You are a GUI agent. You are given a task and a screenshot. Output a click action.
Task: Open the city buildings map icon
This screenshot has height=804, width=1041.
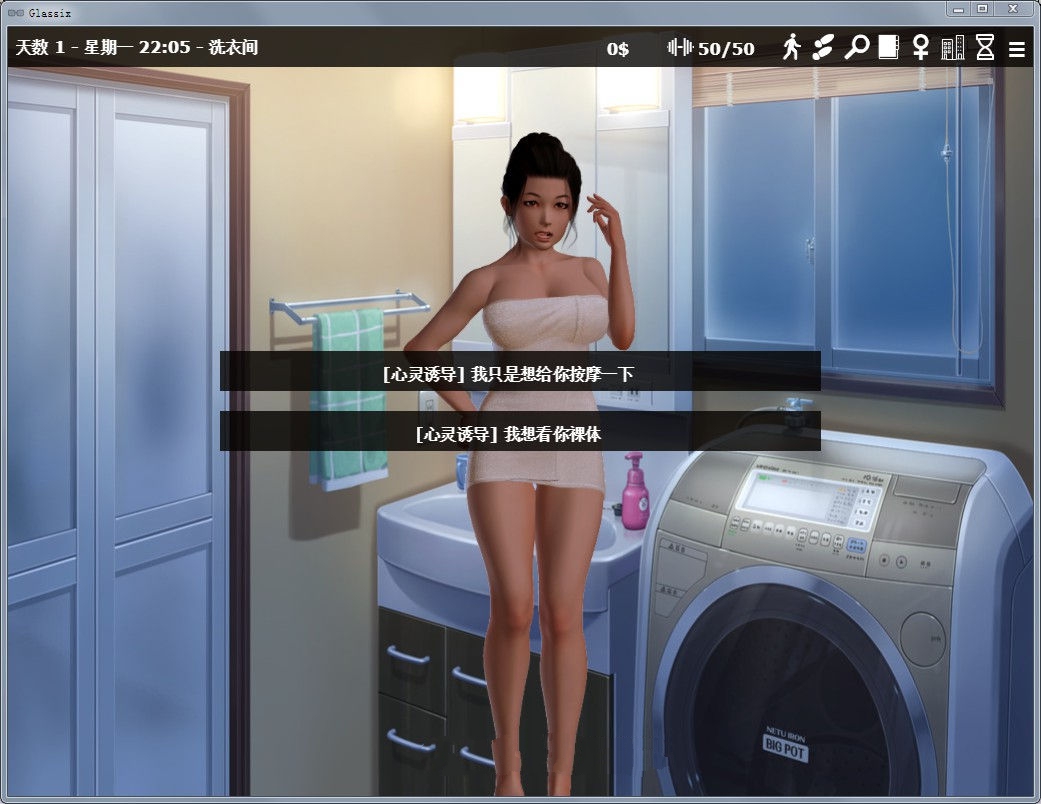[952, 47]
